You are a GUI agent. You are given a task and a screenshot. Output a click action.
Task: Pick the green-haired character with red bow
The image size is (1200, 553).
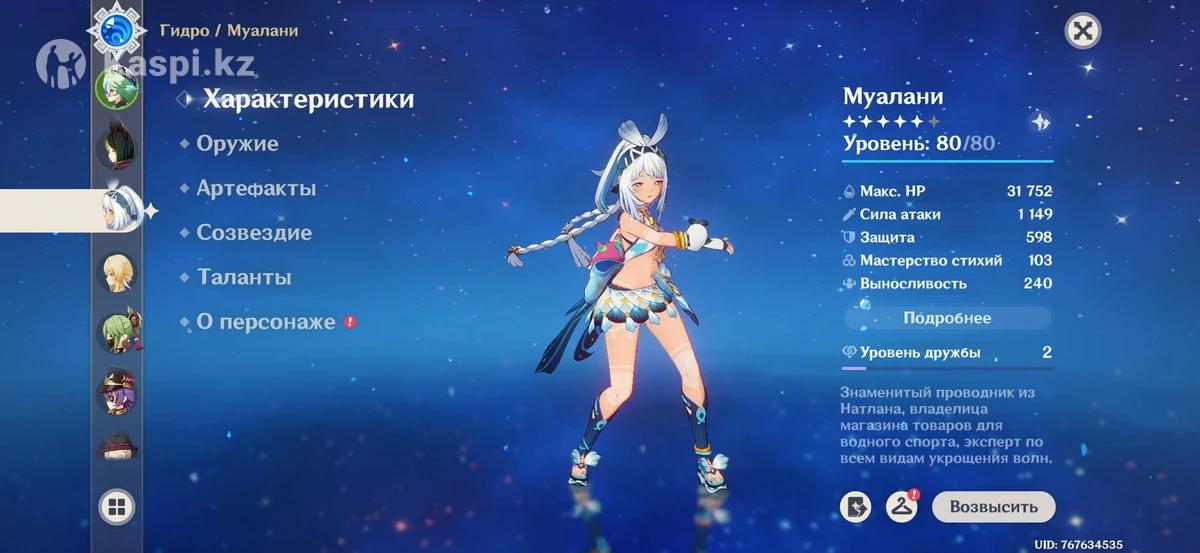116,332
